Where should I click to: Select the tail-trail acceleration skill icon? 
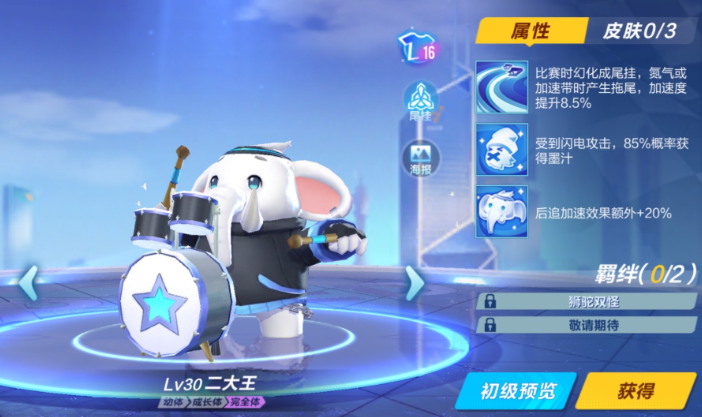pyautogui.click(x=502, y=85)
